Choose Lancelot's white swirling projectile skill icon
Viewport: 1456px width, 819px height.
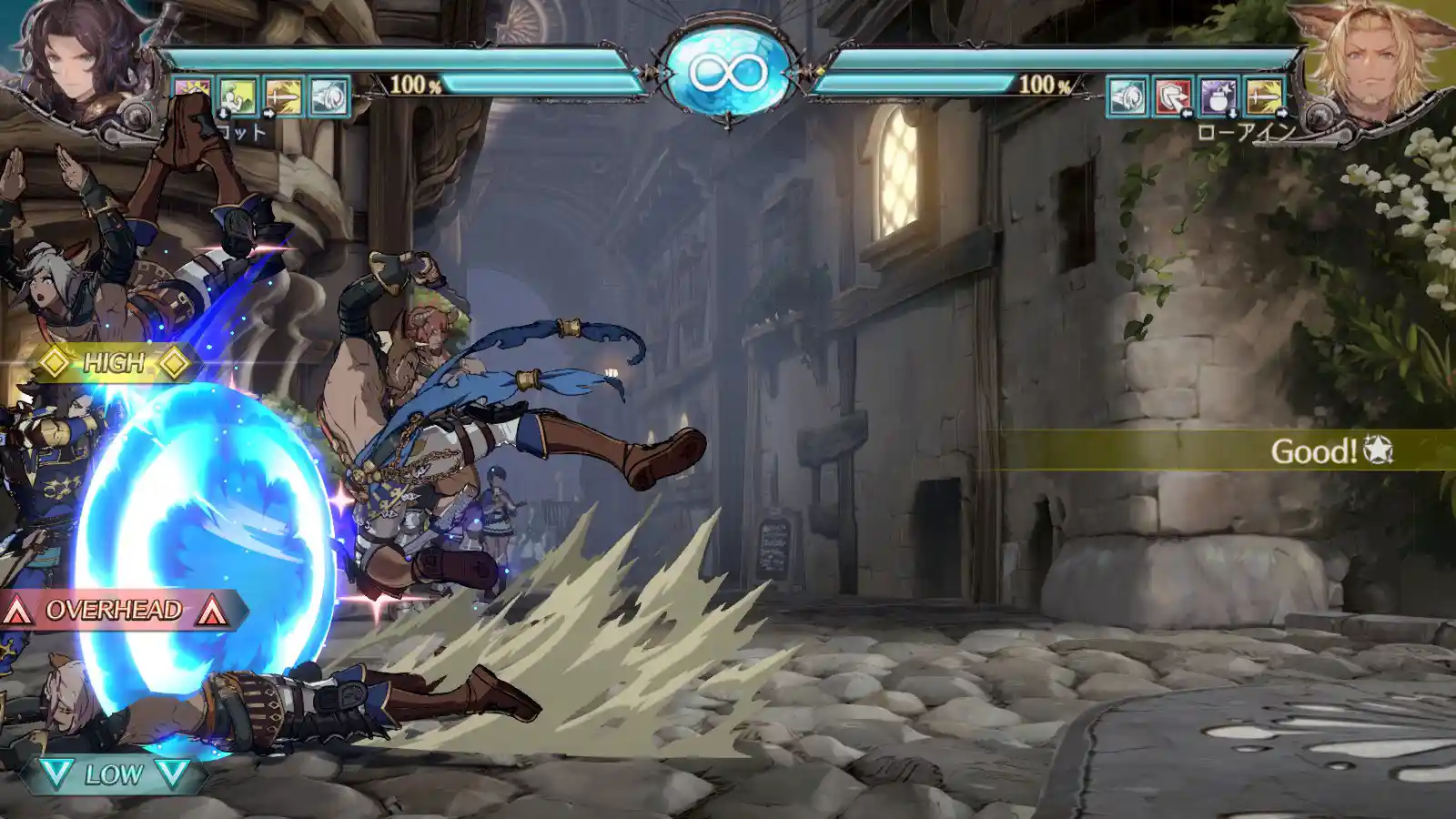coord(329,96)
